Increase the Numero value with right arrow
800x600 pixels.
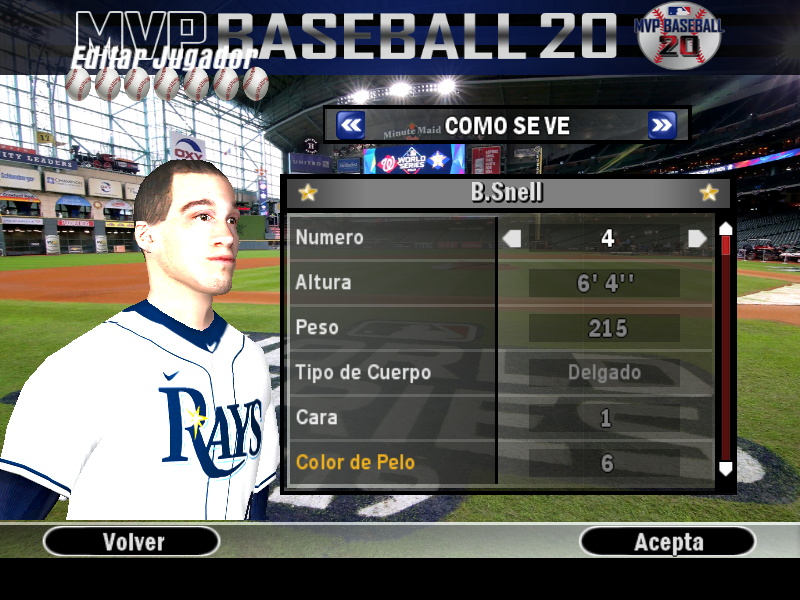pyautogui.click(x=697, y=238)
